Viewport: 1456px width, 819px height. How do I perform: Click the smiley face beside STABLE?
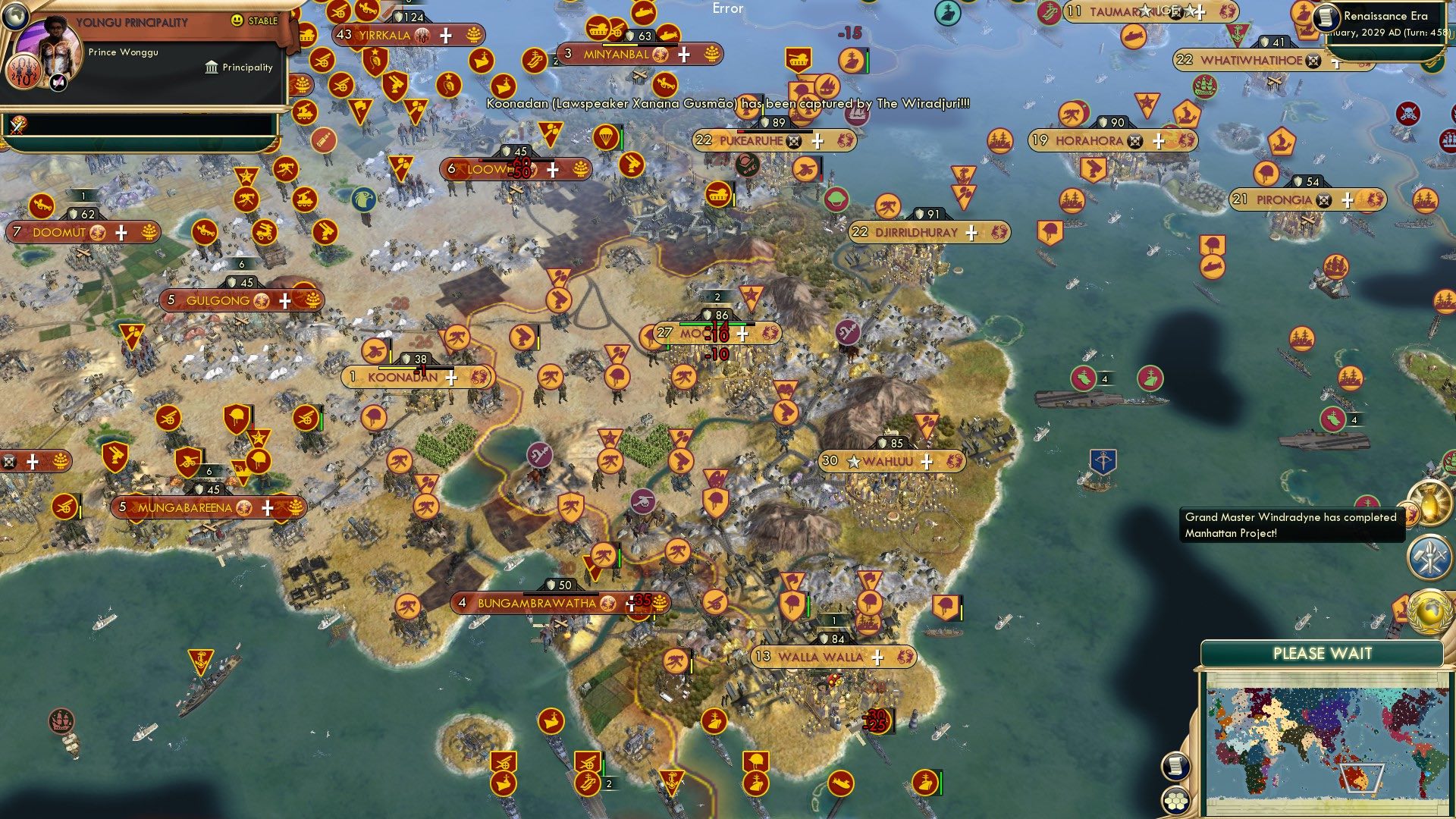(x=237, y=20)
